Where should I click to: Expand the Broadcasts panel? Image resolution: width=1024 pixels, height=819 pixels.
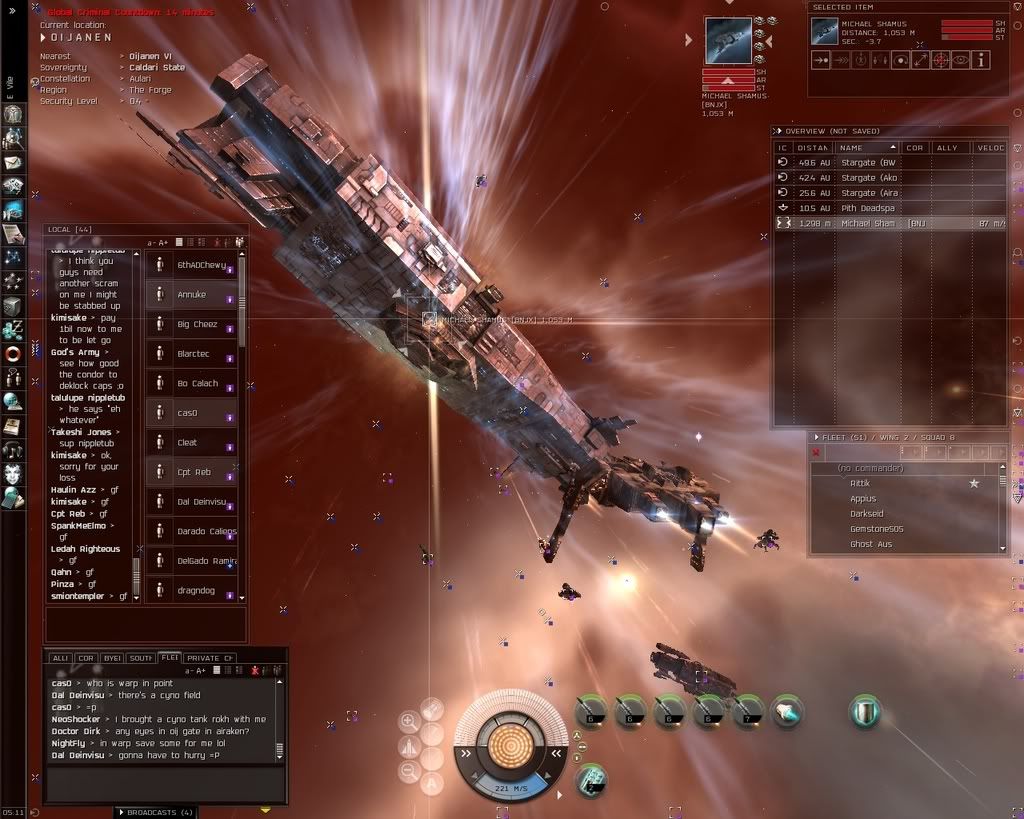(154, 811)
